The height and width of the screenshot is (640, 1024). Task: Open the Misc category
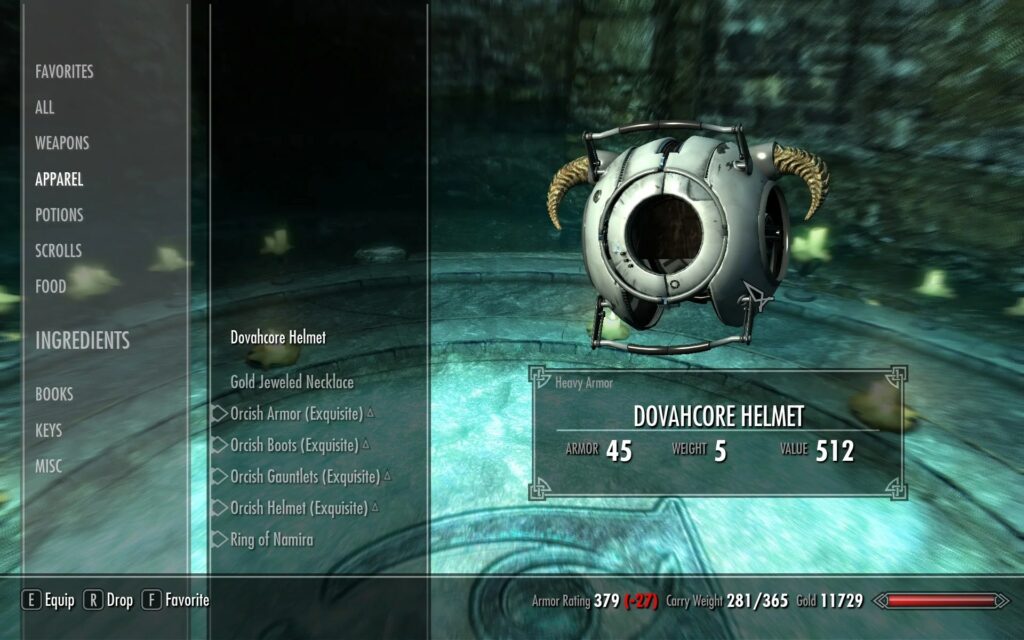click(48, 467)
